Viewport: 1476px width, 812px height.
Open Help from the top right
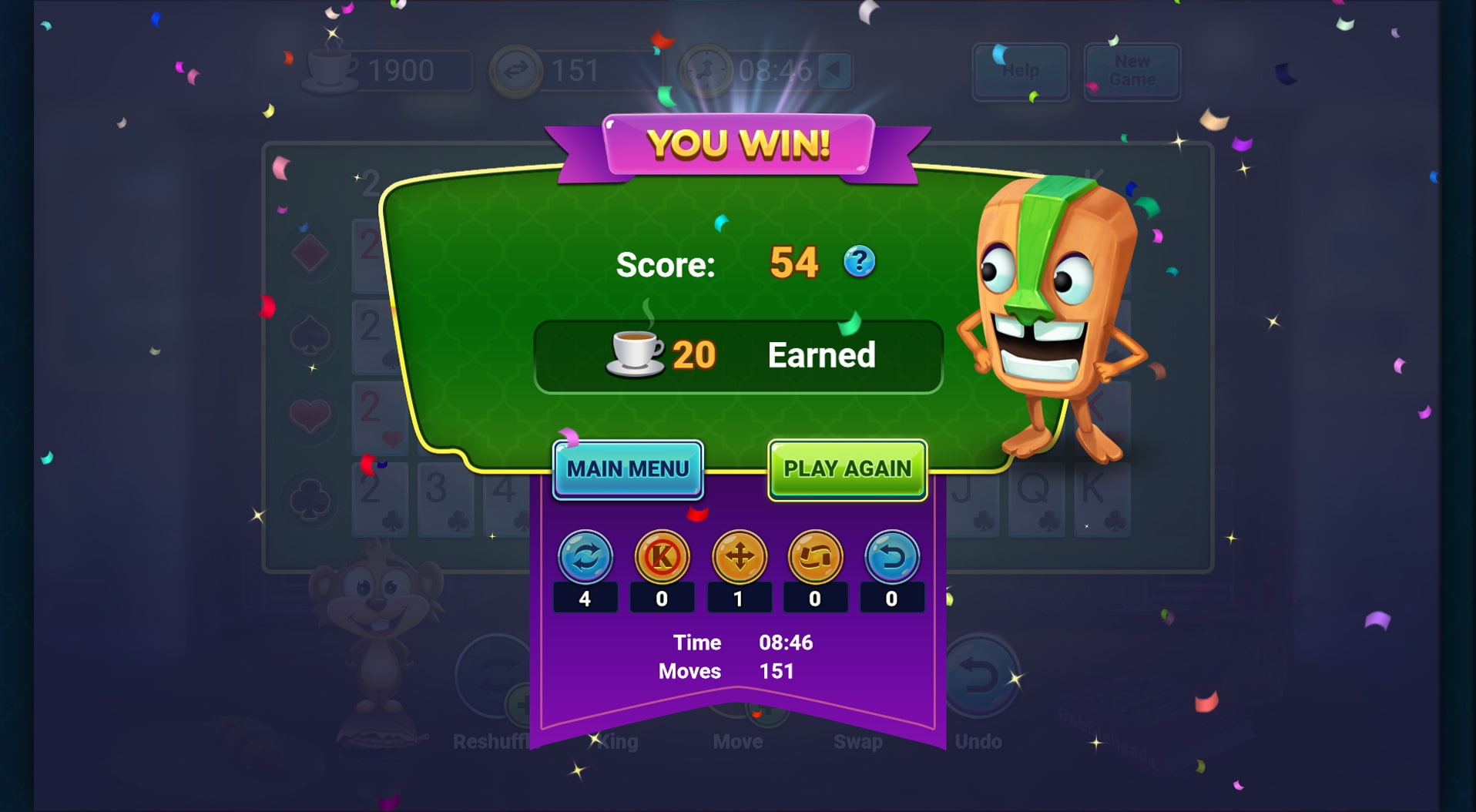[1021, 72]
